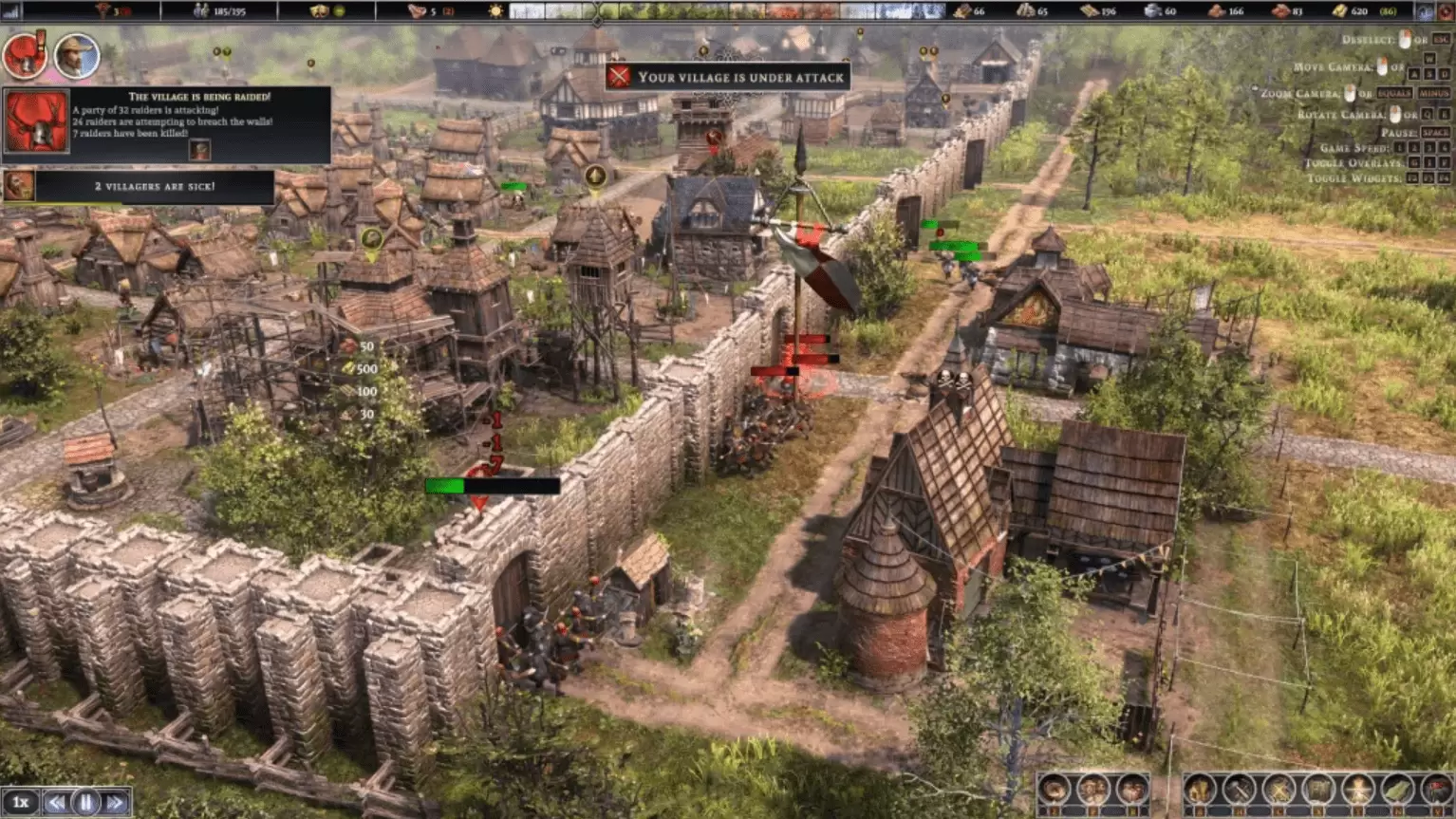The image size is (1456, 819).
Task: Select the glowing golden figure toolbar icon
Action: (1357, 790)
